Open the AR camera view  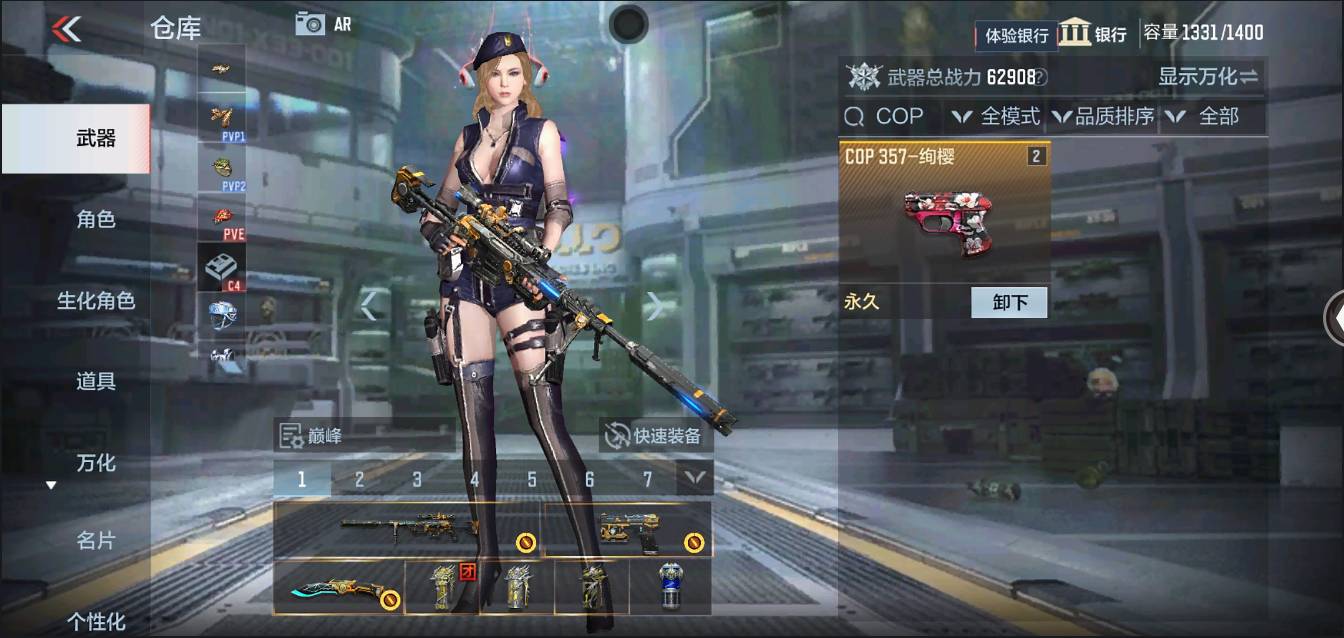[x=323, y=24]
